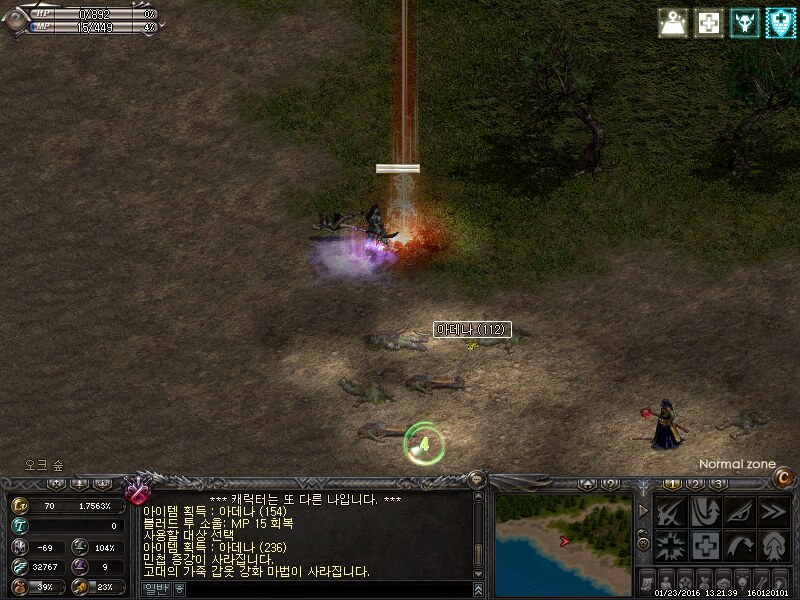
Task: Click the horned skull buff icon
Action: click(x=744, y=23)
